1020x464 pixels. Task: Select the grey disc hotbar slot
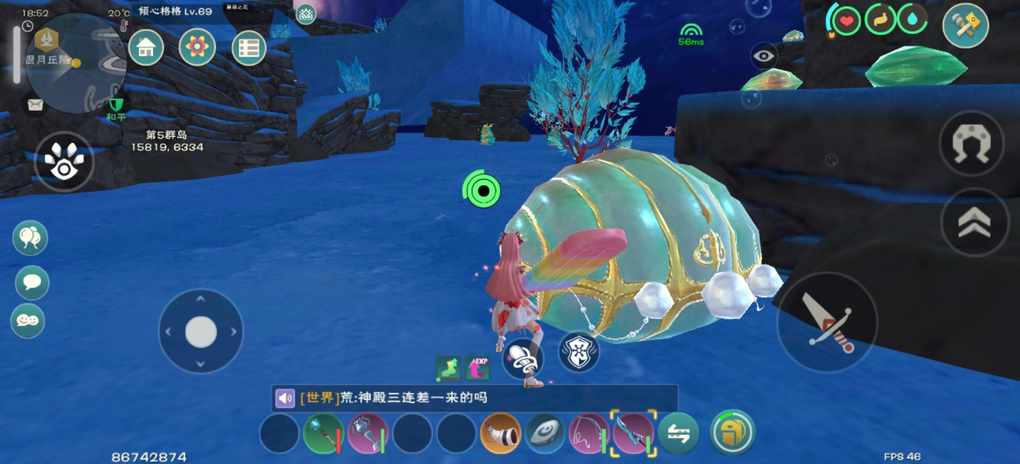tap(545, 434)
